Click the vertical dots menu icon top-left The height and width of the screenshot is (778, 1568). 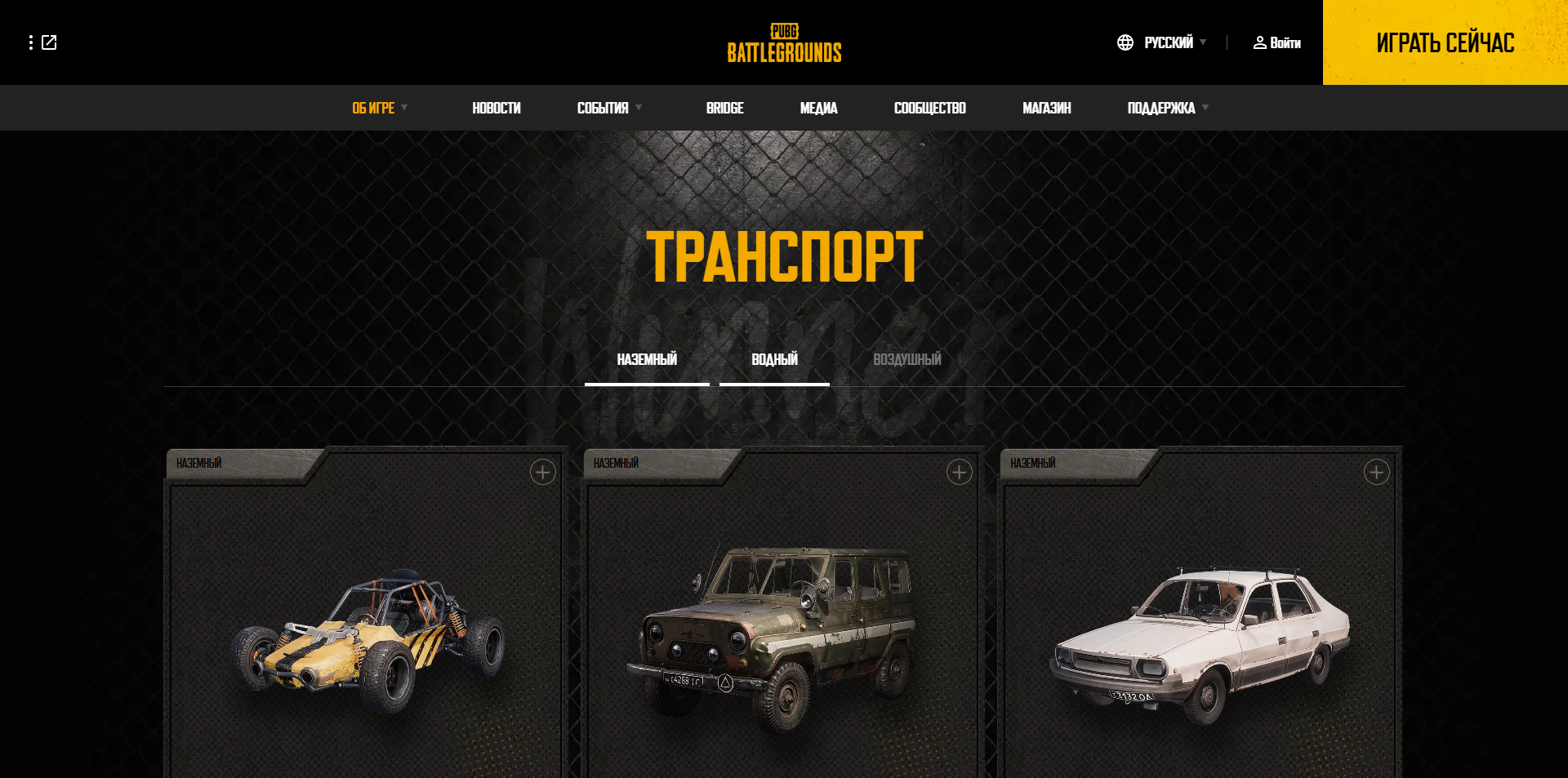[31, 42]
